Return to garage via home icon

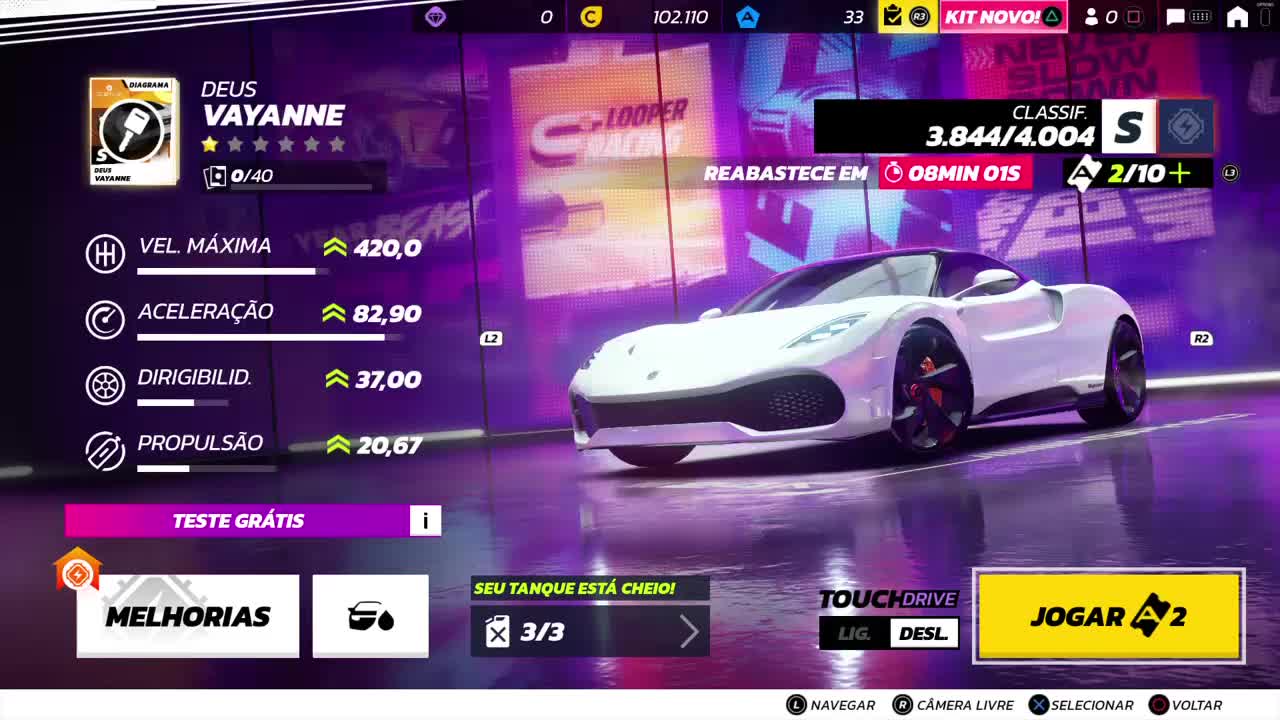(1236, 16)
